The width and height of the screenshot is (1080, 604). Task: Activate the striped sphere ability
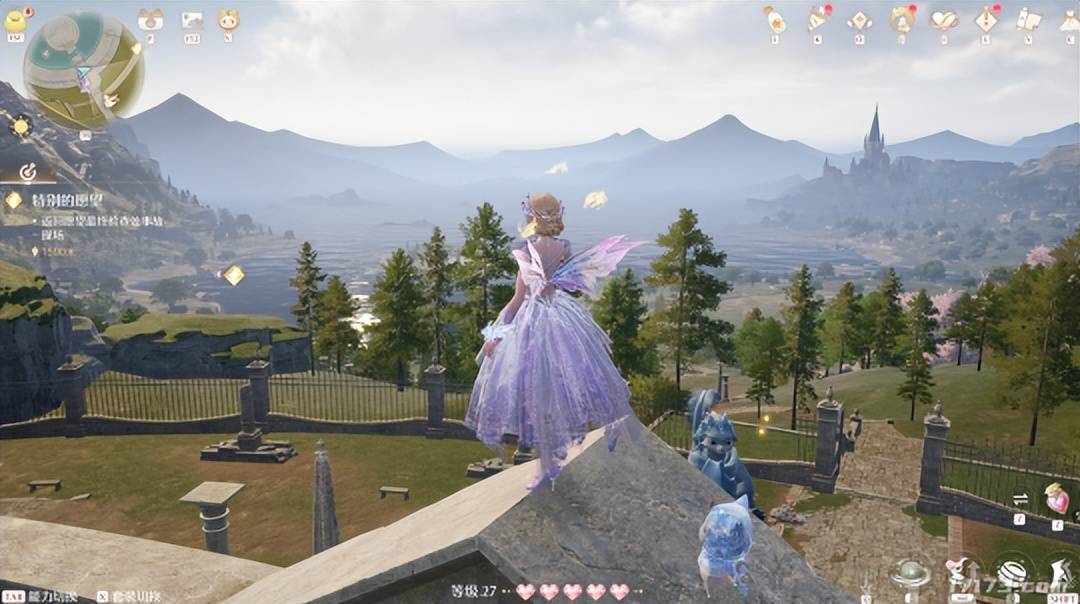1012,574
